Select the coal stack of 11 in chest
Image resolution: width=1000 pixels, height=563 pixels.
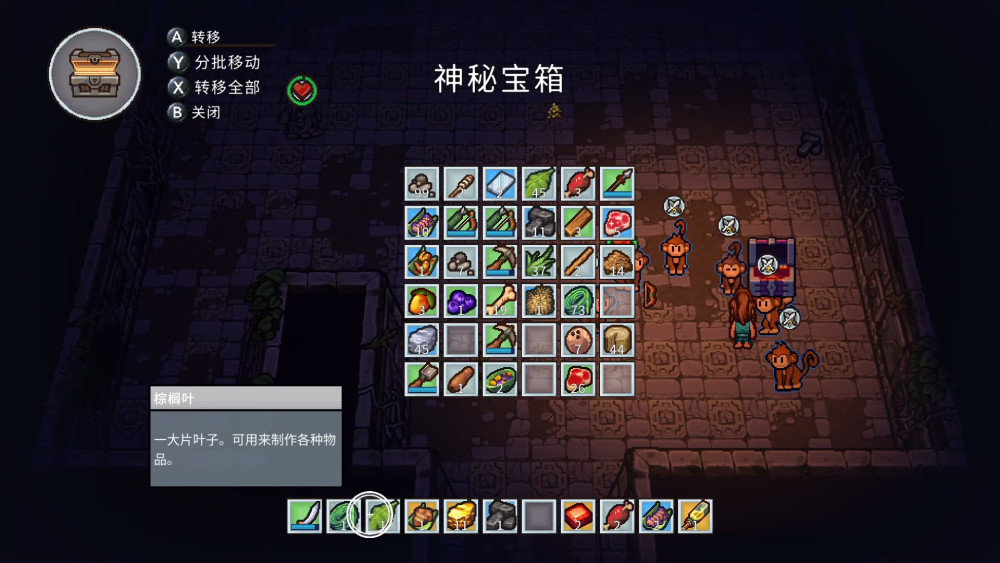pos(539,222)
